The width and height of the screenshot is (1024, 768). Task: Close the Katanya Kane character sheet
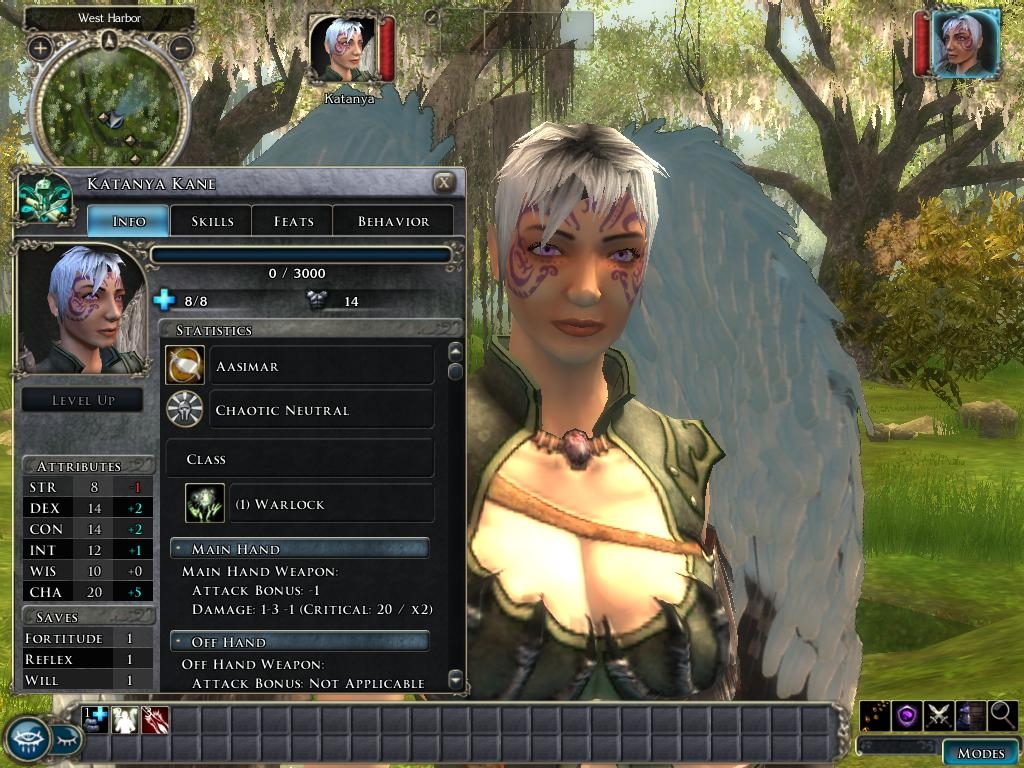tap(444, 182)
